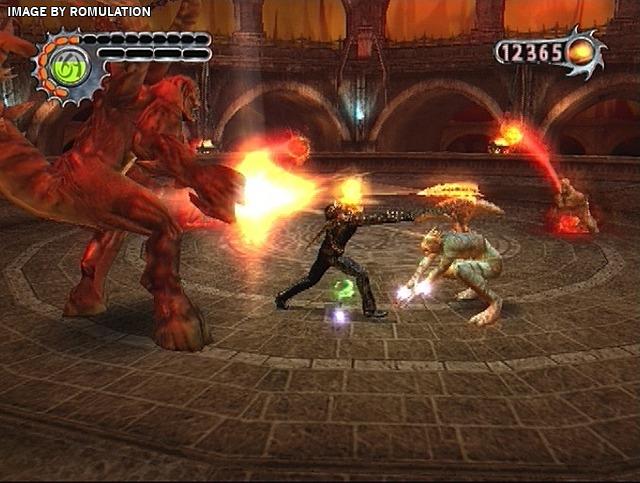The height and width of the screenshot is (483, 640).
Task: Click the green gear emblem HUD icon
Action: tap(70, 66)
